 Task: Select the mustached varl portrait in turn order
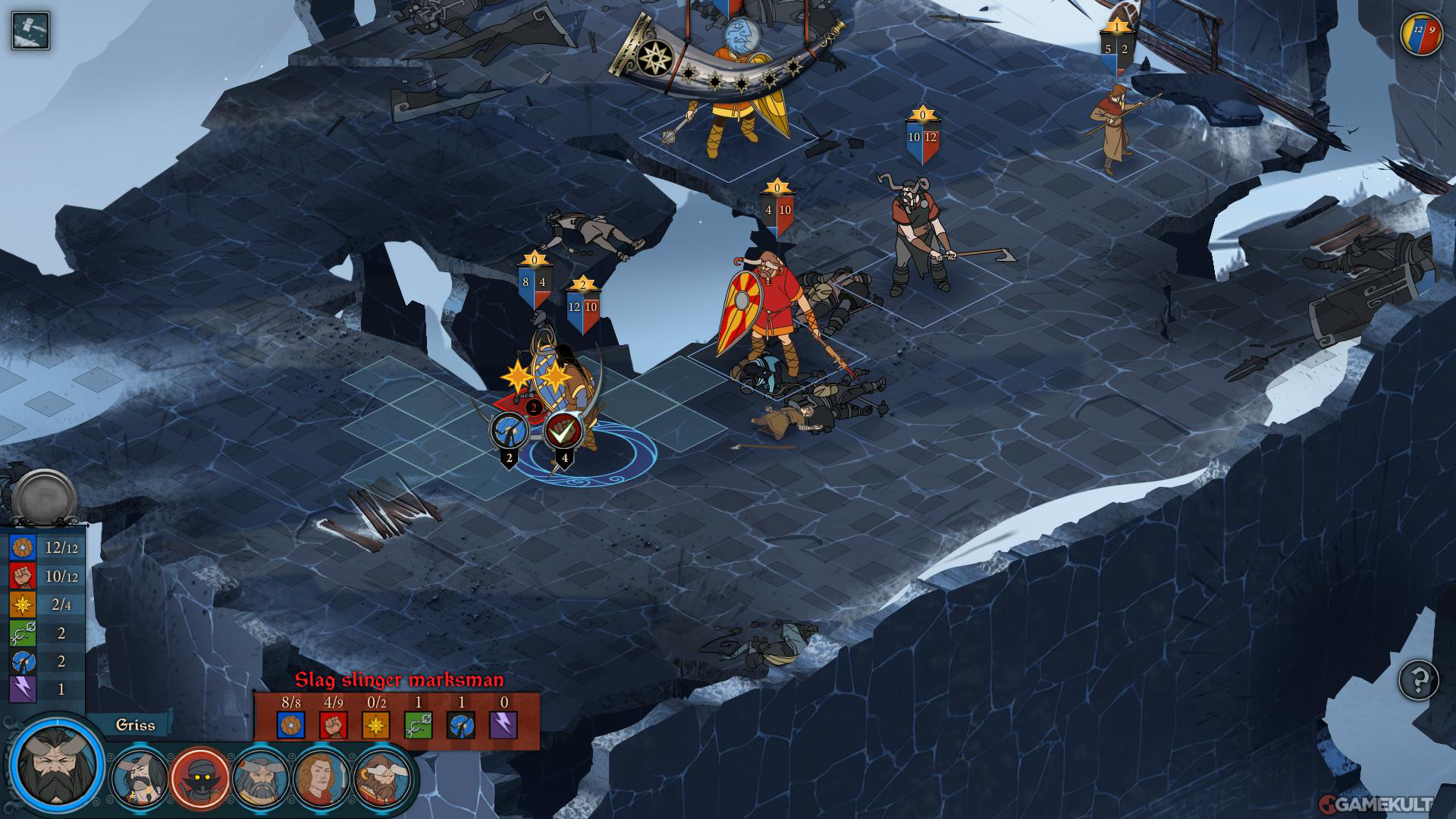tap(140, 778)
